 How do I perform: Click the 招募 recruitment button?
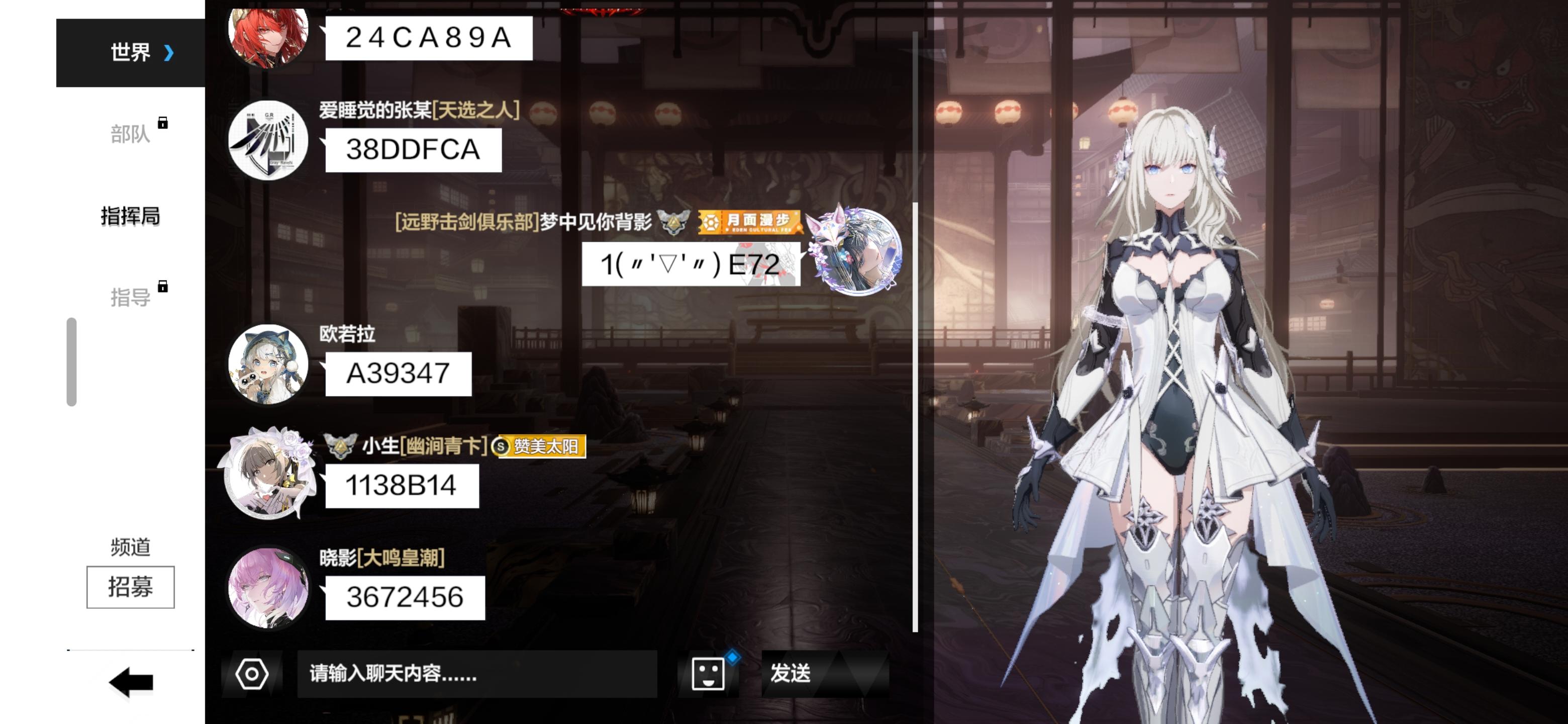coord(130,586)
